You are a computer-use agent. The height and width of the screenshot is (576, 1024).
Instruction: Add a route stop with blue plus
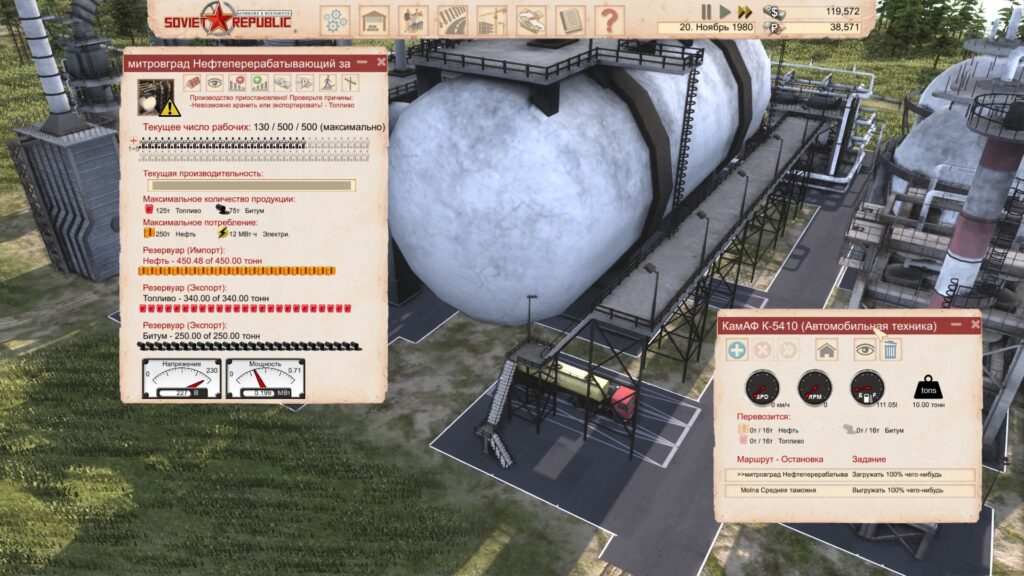[737, 350]
